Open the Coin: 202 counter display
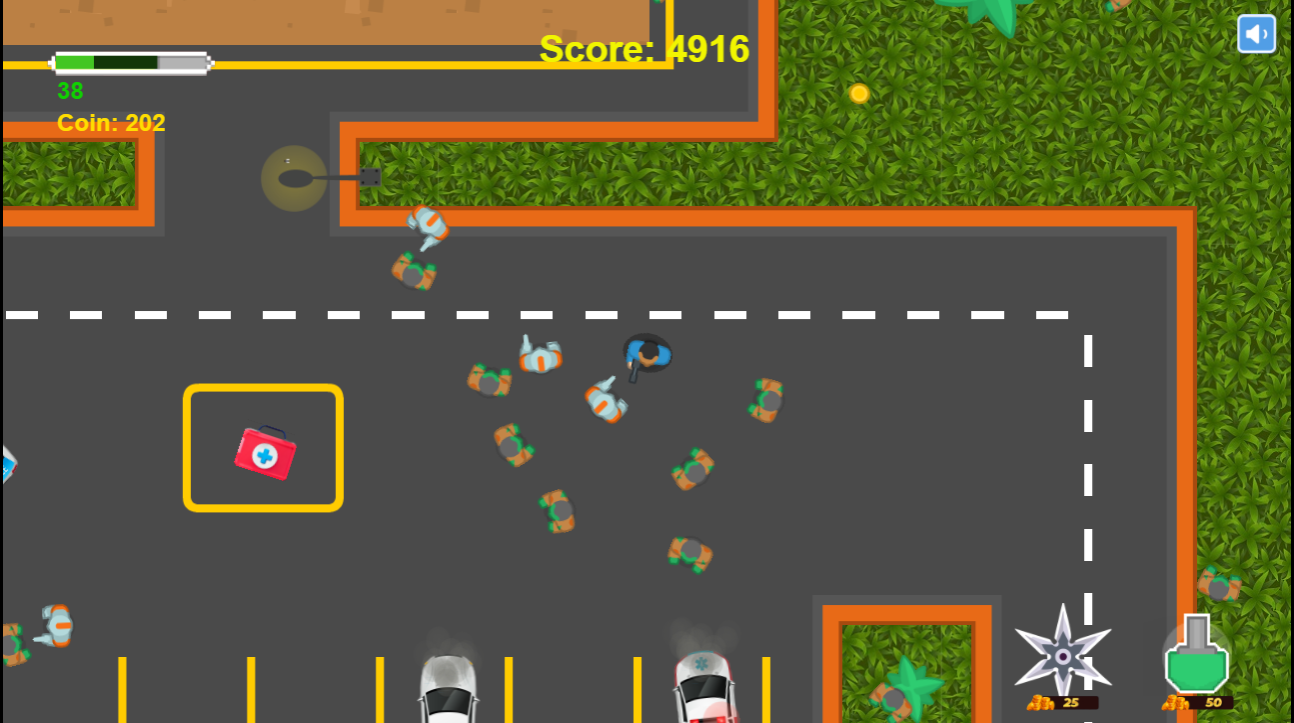This screenshot has height=723, width=1294. coord(110,123)
